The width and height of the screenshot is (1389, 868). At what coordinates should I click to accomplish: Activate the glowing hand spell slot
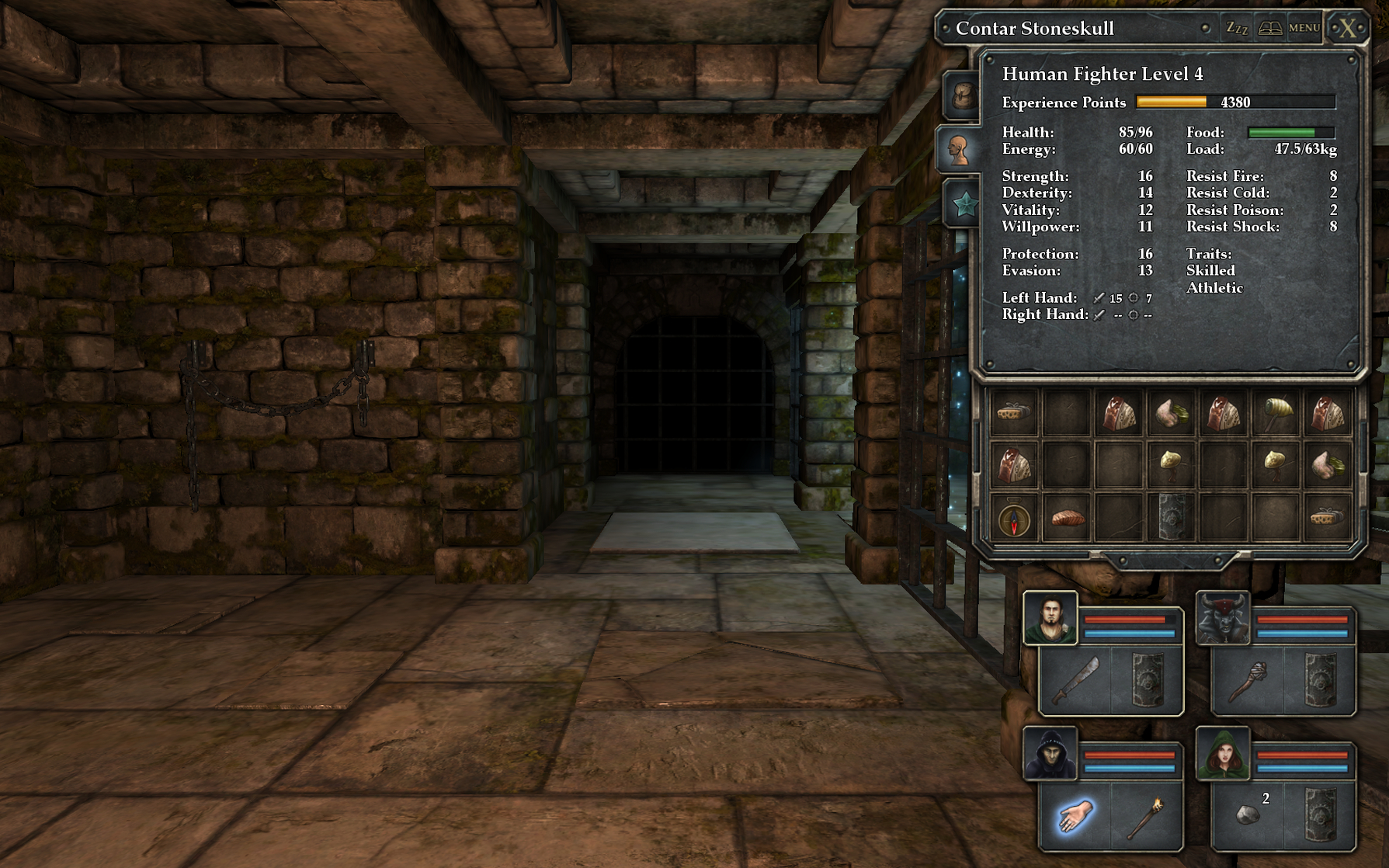pyautogui.click(x=1075, y=817)
